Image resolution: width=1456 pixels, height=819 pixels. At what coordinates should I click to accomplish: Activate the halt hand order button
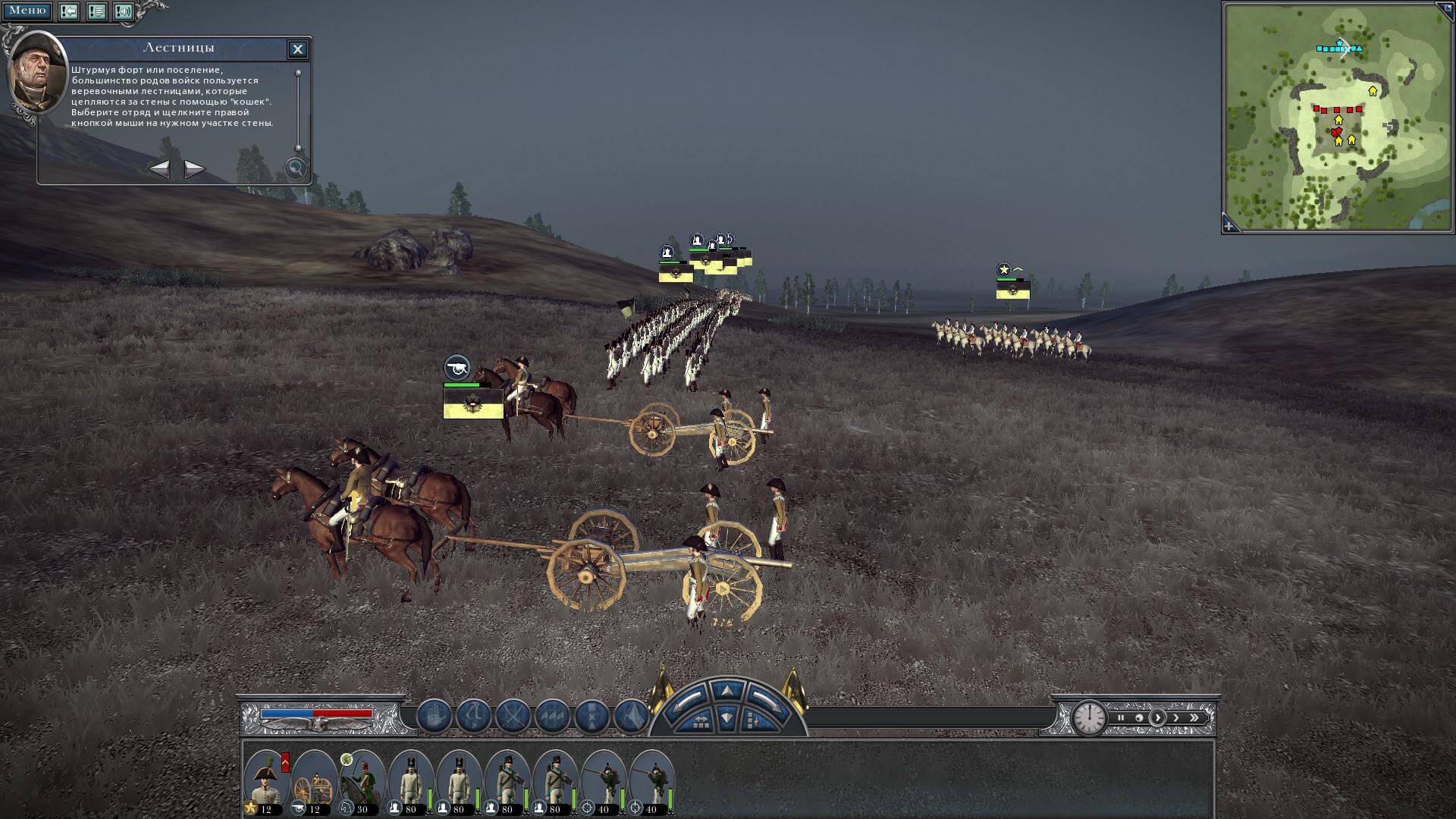(x=435, y=716)
